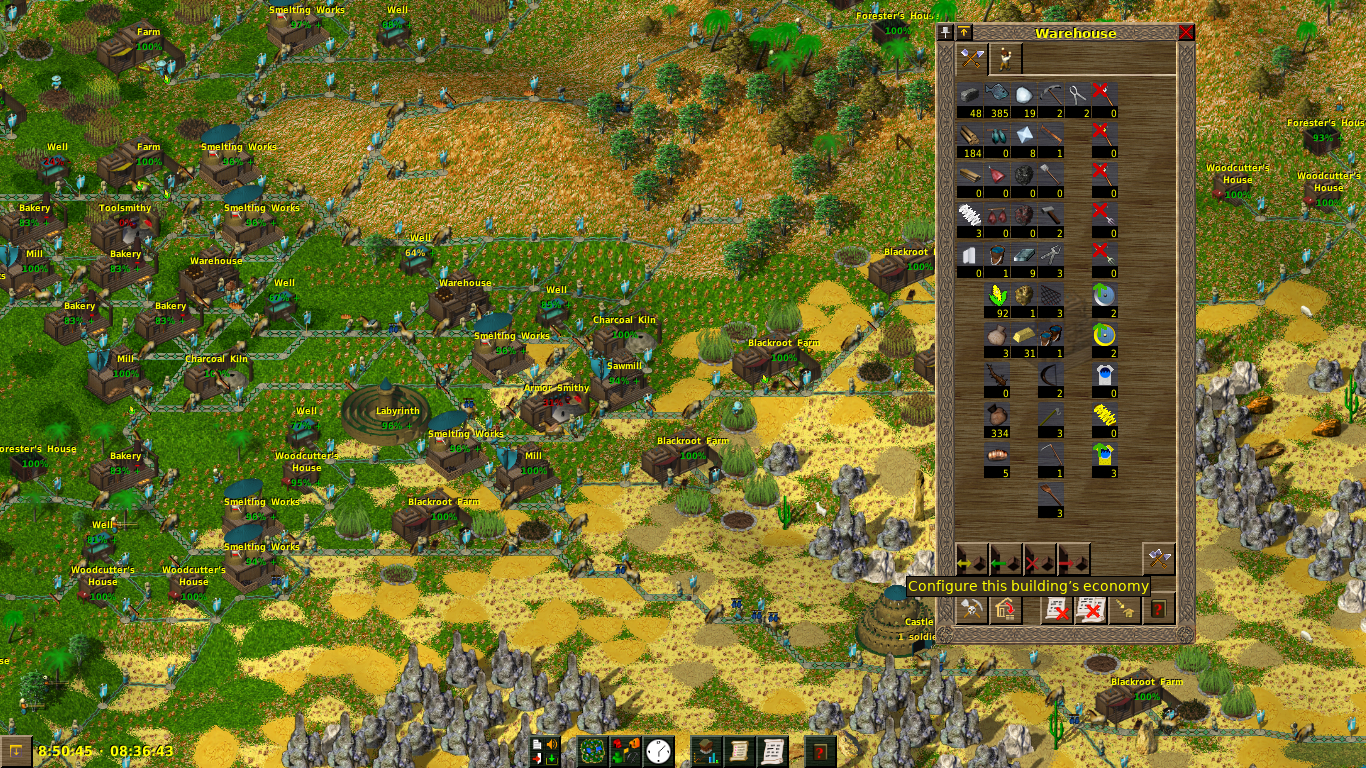Open the objectives scroll in bottom toolbar
The image size is (1366, 768).
point(739,751)
